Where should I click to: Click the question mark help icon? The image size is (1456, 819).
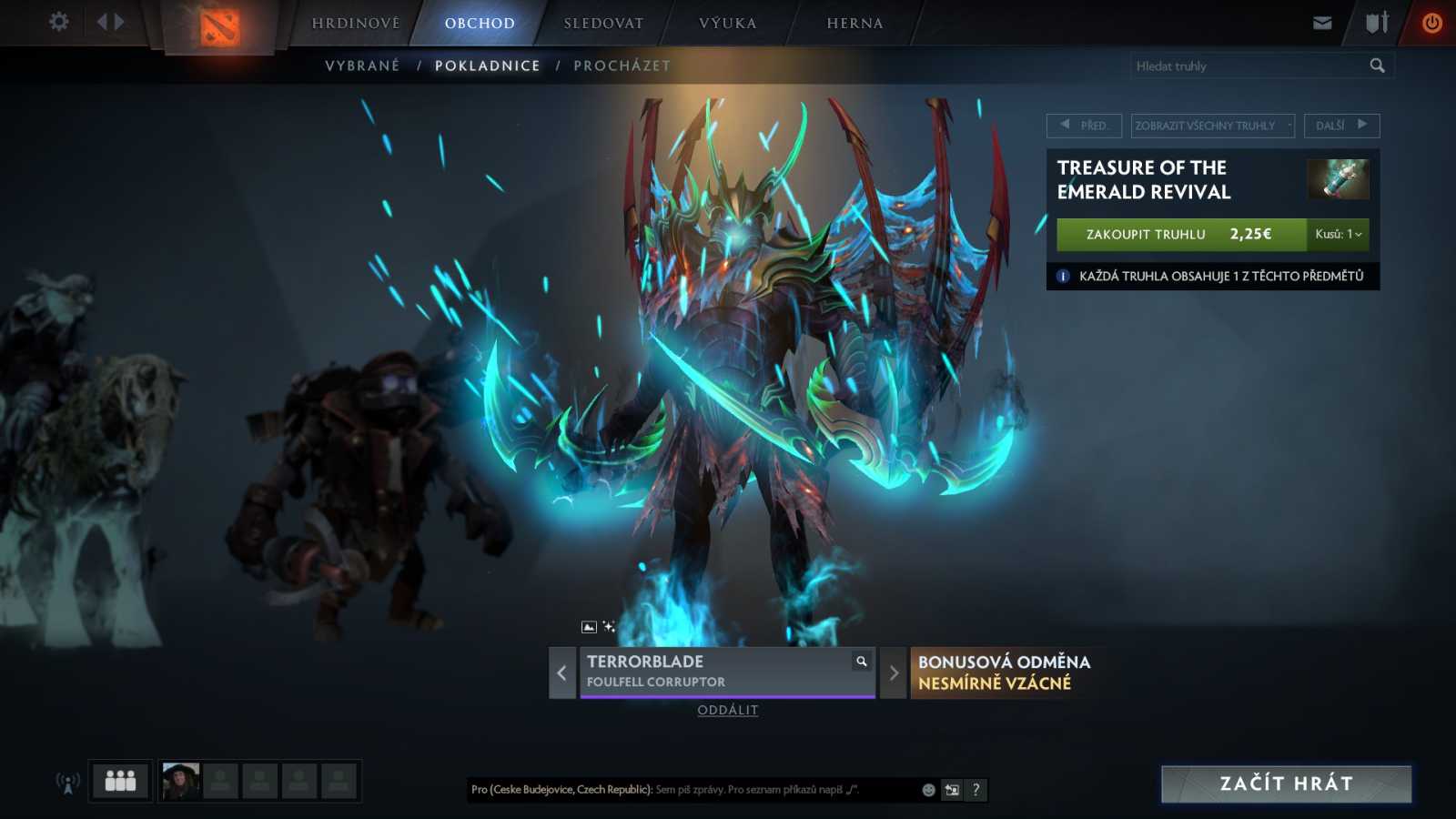(976, 790)
